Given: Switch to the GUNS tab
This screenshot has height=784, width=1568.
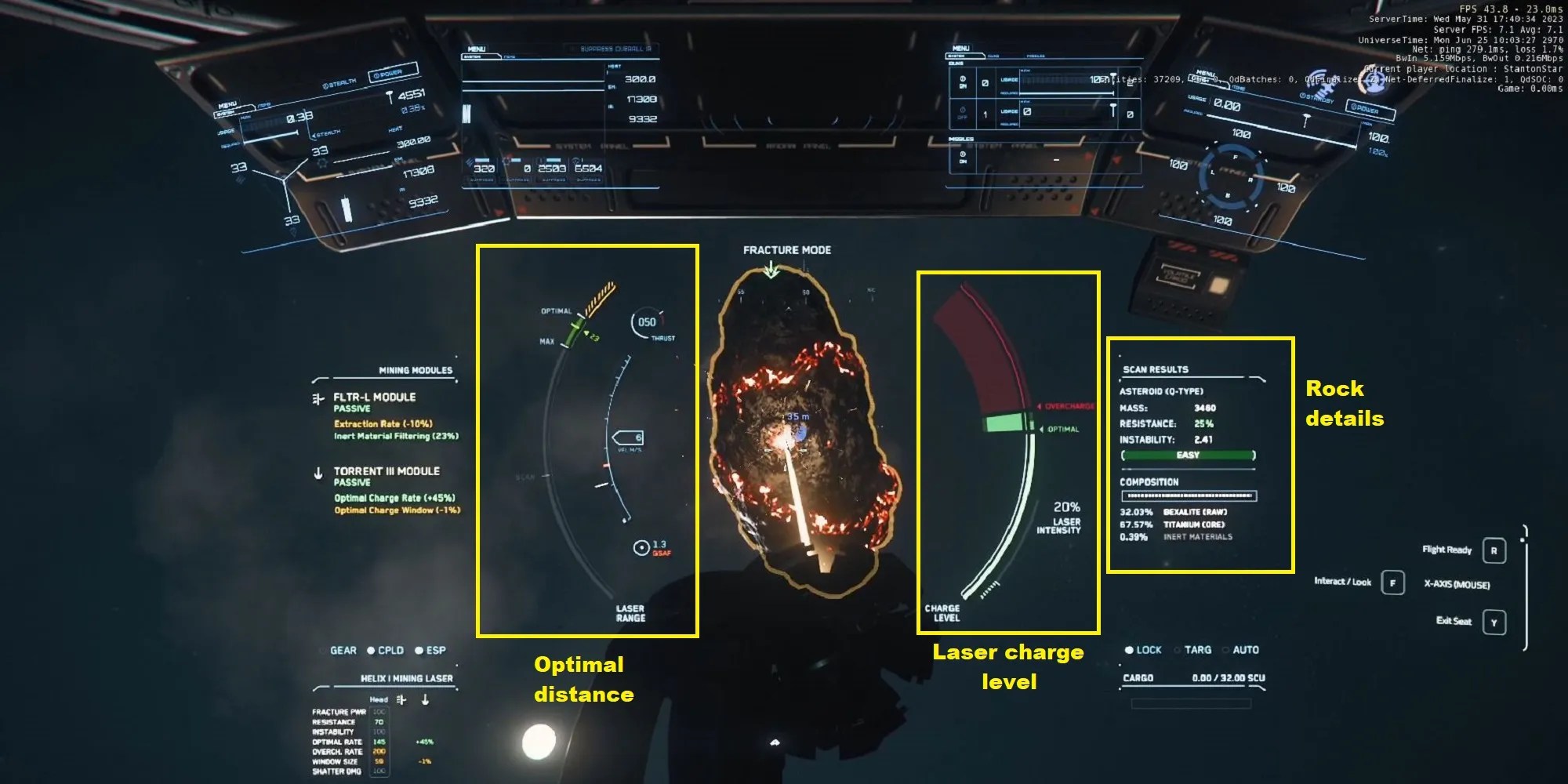Looking at the screenshot, I should coord(993,56).
